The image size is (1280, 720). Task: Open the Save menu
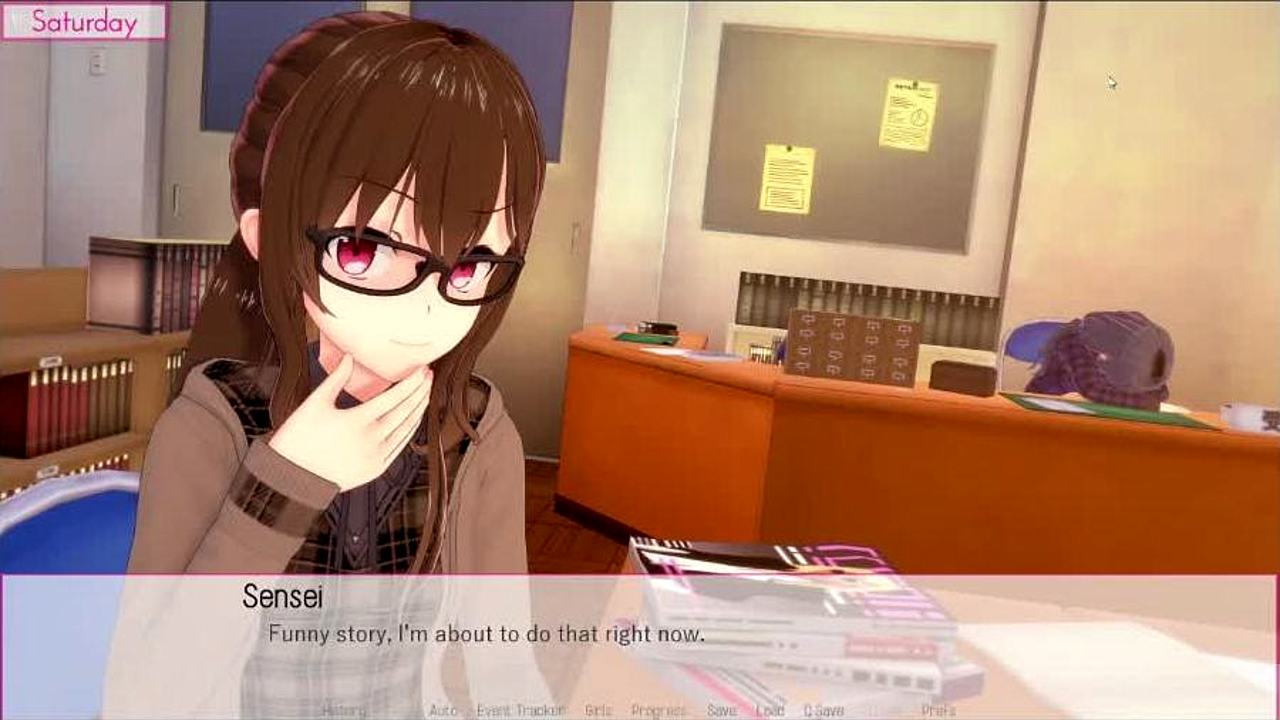(x=721, y=710)
